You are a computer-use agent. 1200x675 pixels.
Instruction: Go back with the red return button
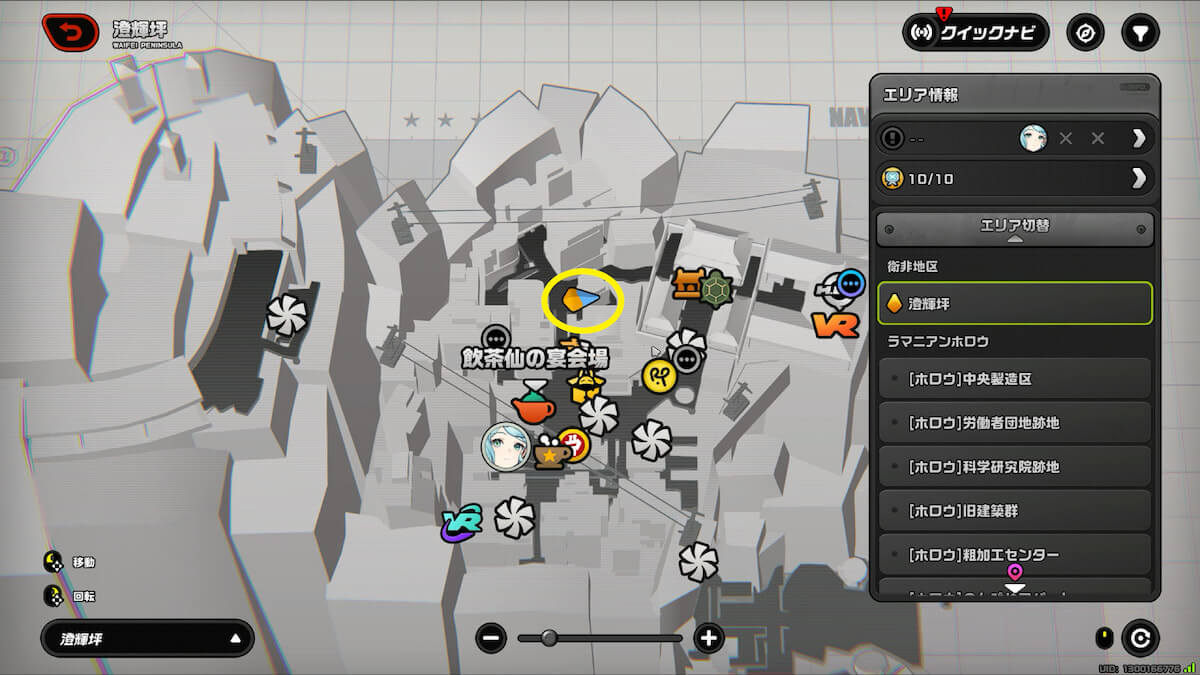coord(70,32)
